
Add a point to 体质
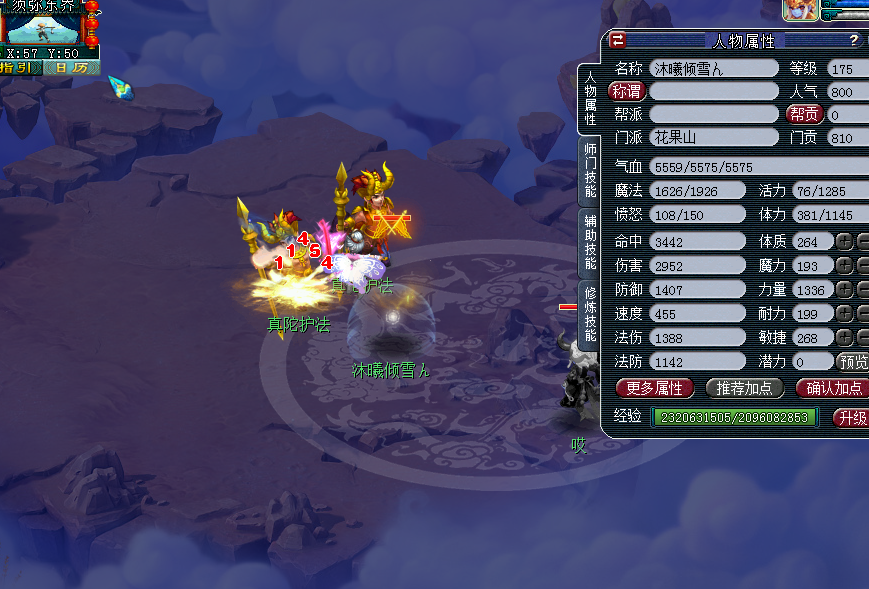(x=844, y=241)
